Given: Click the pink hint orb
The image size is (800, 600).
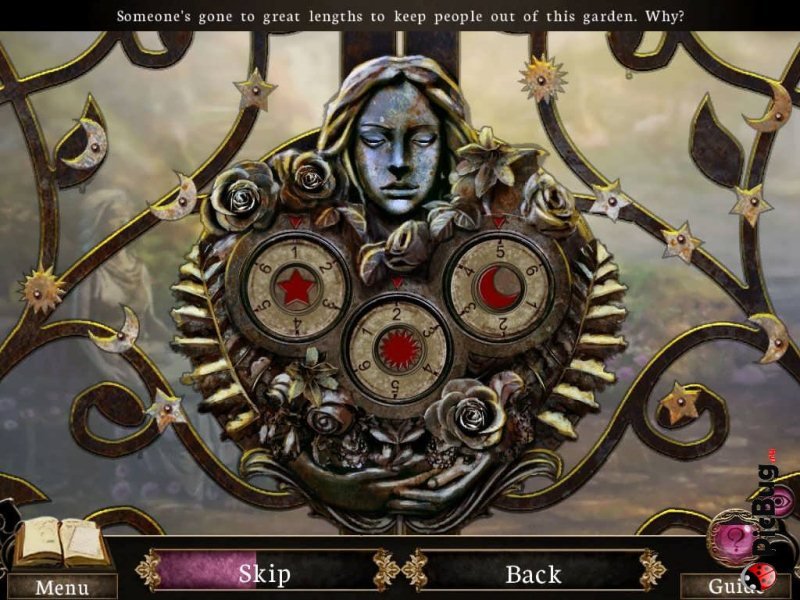Looking at the screenshot, I should (738, 536).
